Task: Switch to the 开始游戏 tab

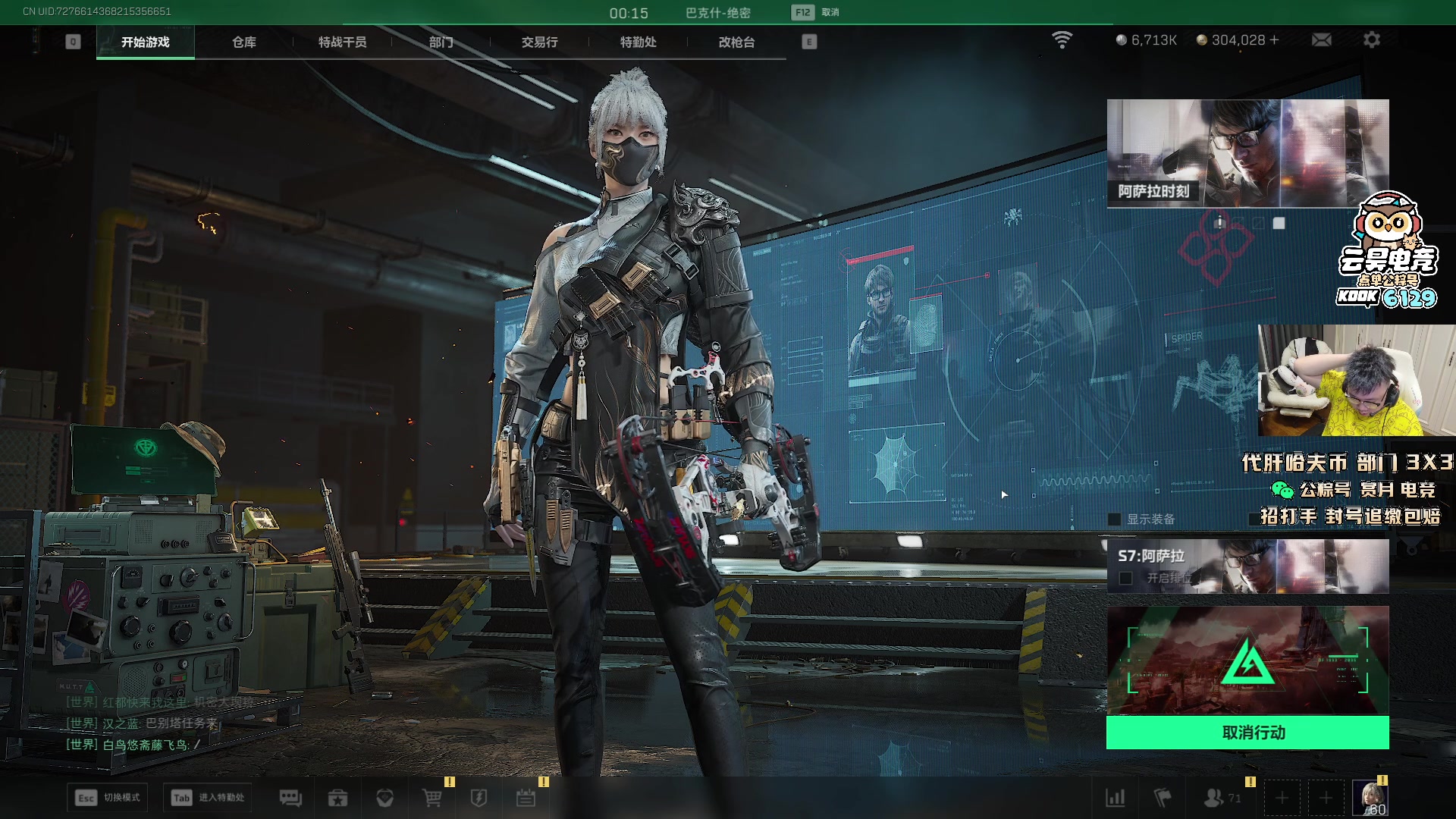Action: [145, 42]
